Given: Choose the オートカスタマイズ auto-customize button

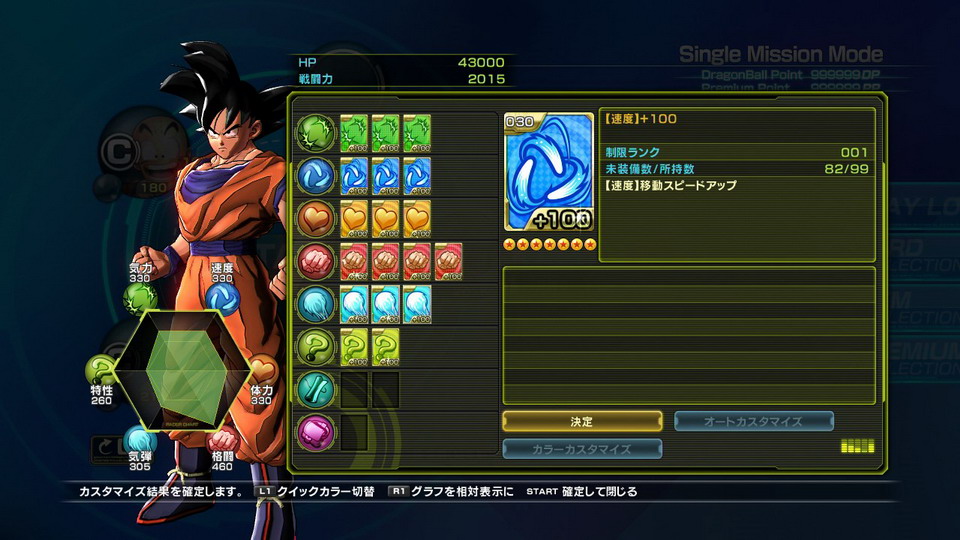Looking at the screenshot, I should click(x=754, y=422).
